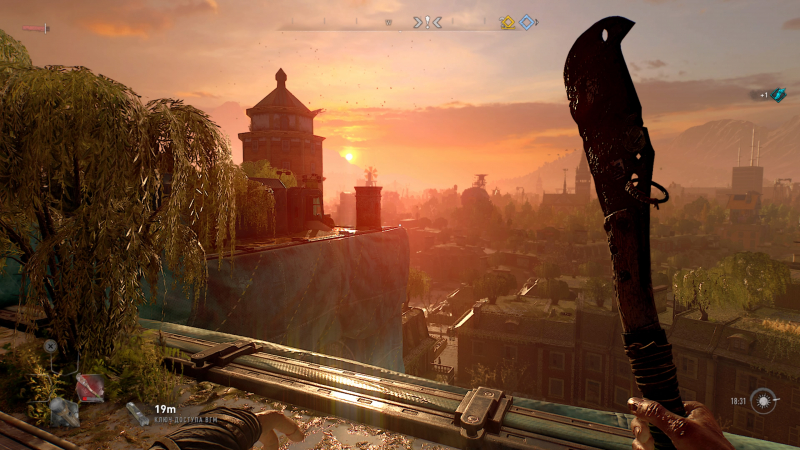
Task: Click the exclamation marker on the compass
Action: 427,22
